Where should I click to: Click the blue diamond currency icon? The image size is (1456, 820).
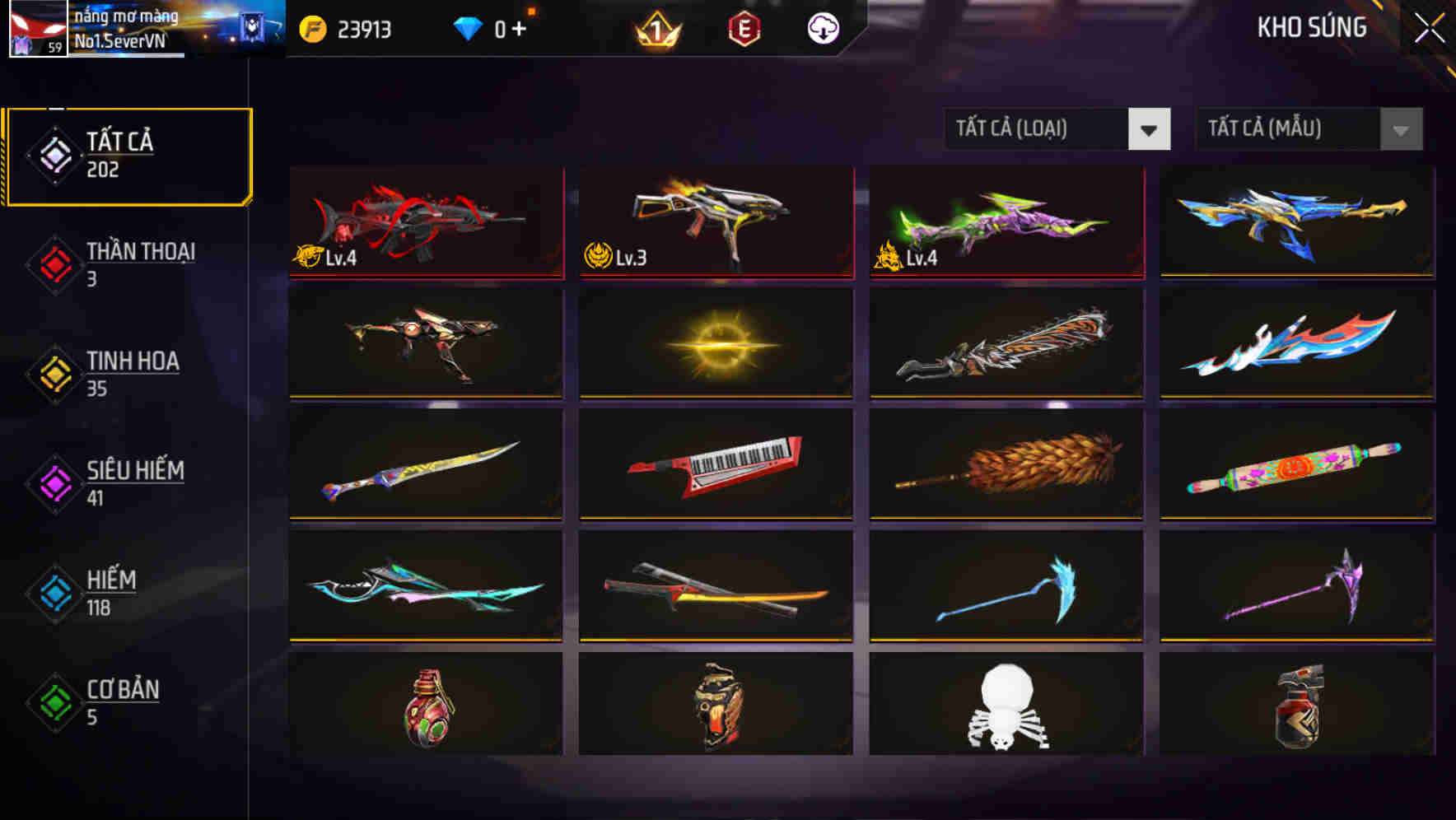point(467,27)
